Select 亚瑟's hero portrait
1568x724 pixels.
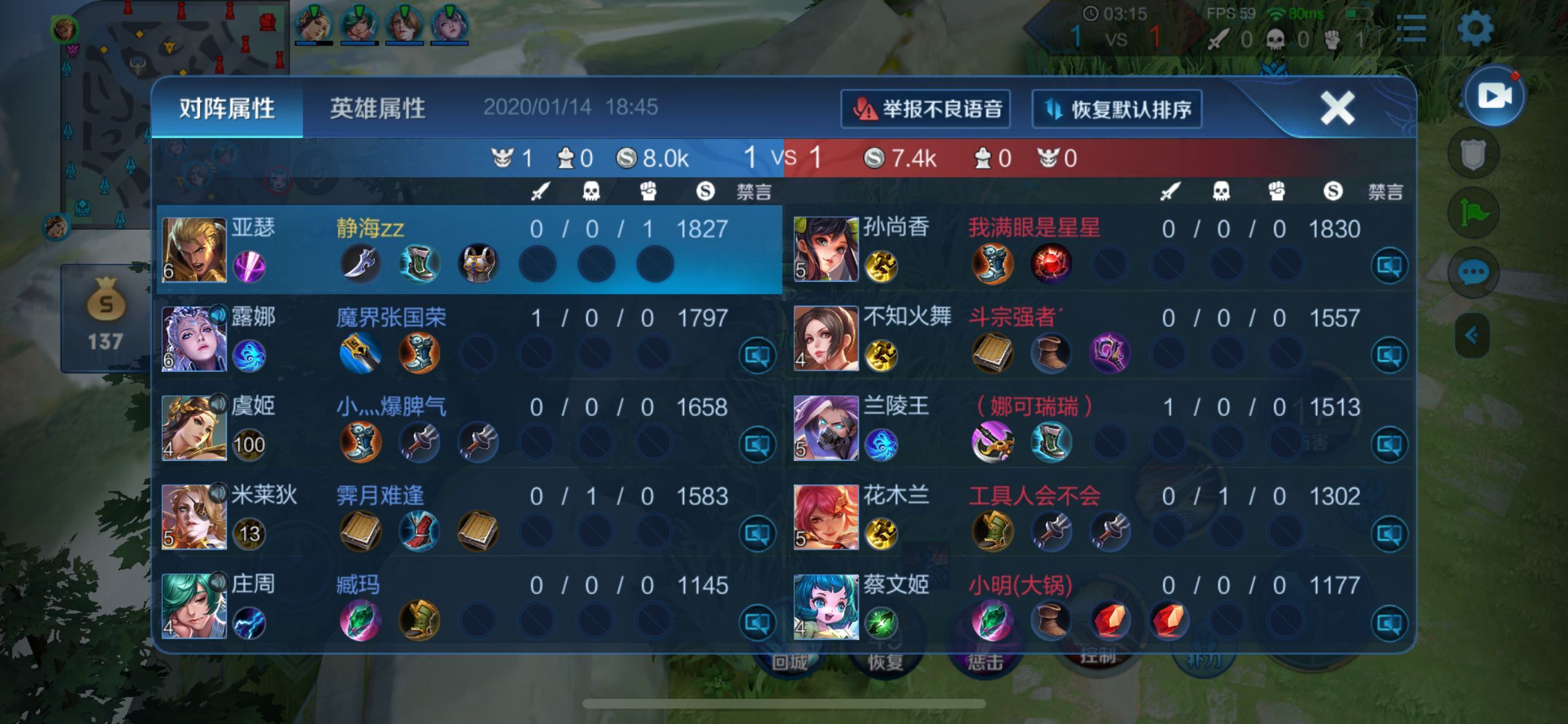click(194, 250)
